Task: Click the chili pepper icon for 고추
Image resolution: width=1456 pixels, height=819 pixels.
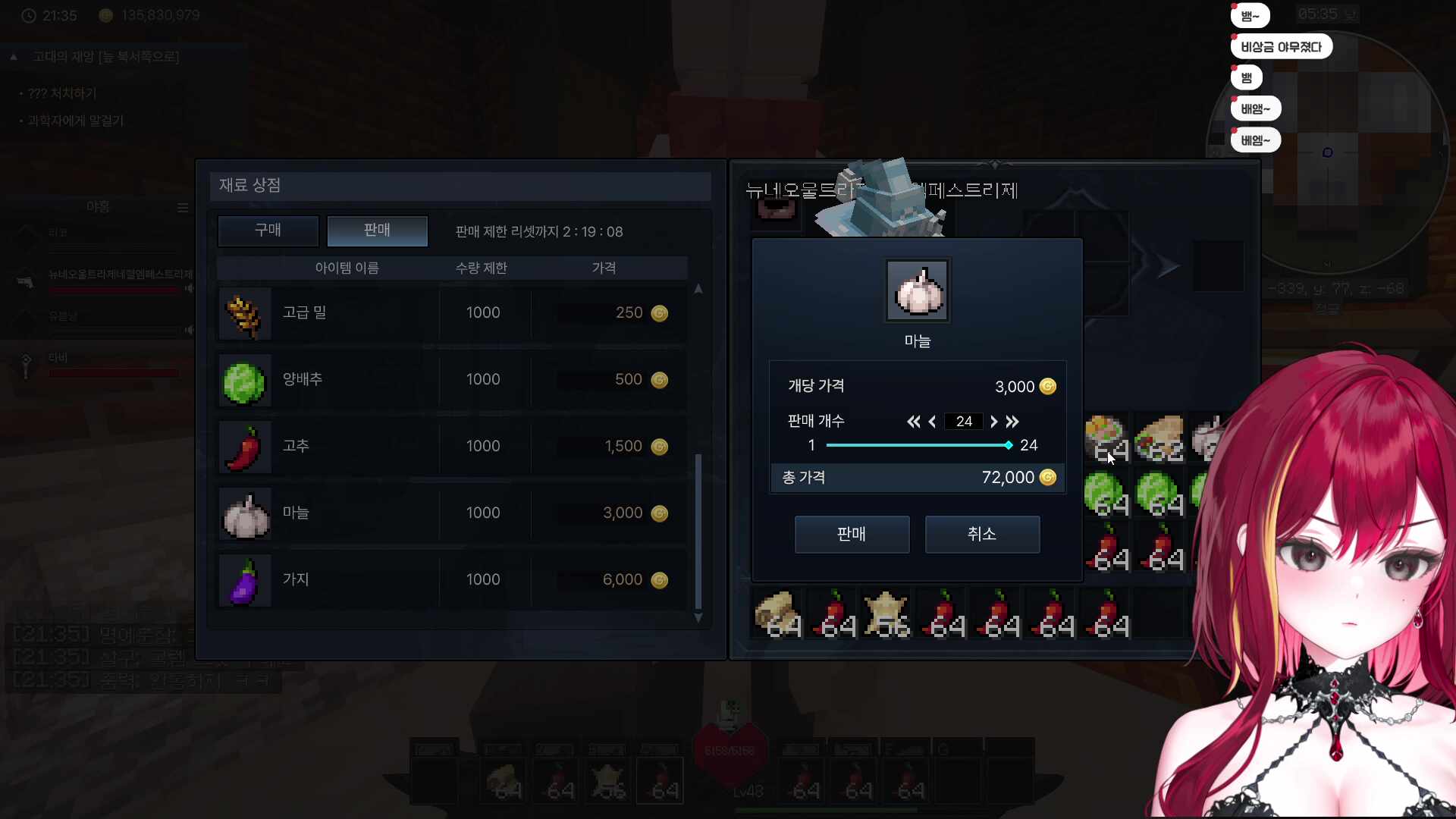Action: coord(244,447)
